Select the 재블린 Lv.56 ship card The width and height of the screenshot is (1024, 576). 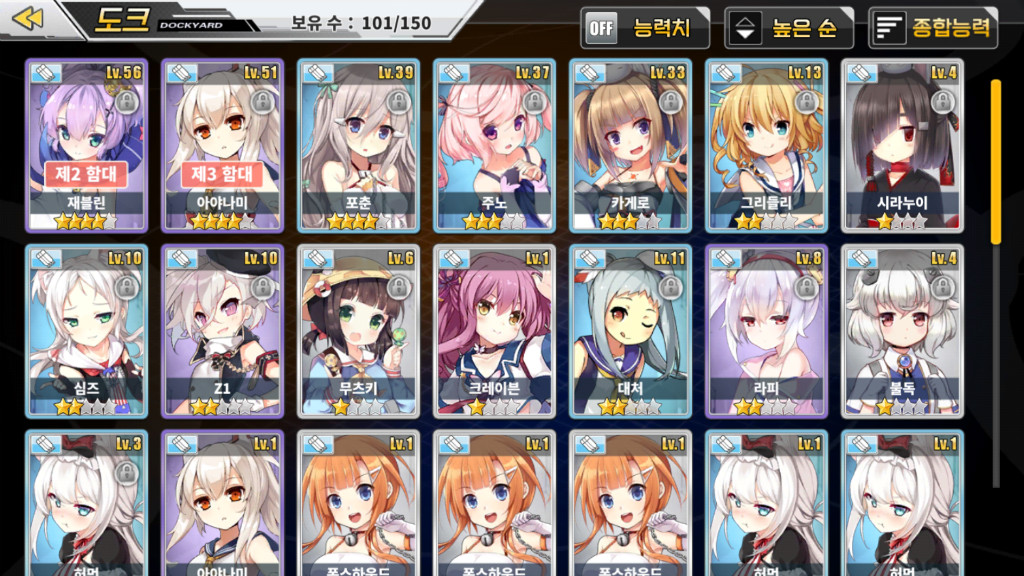point(86,145)
